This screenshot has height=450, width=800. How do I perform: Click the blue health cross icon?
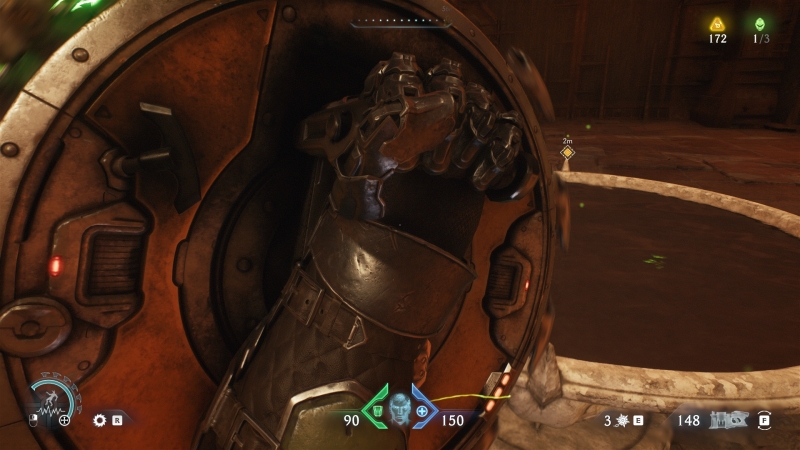[x=422, y=410]
